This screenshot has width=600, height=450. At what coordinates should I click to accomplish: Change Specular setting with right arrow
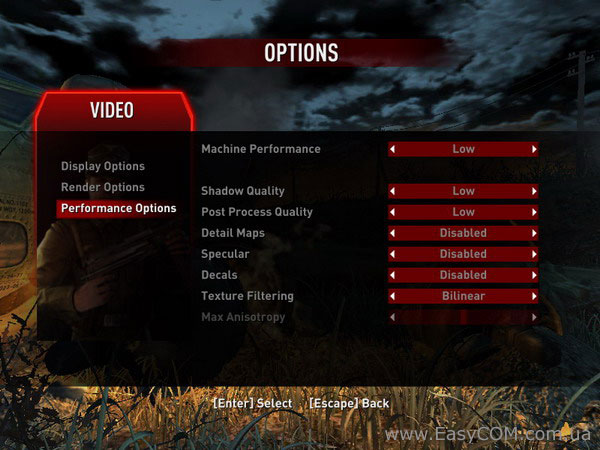[534, 254]
